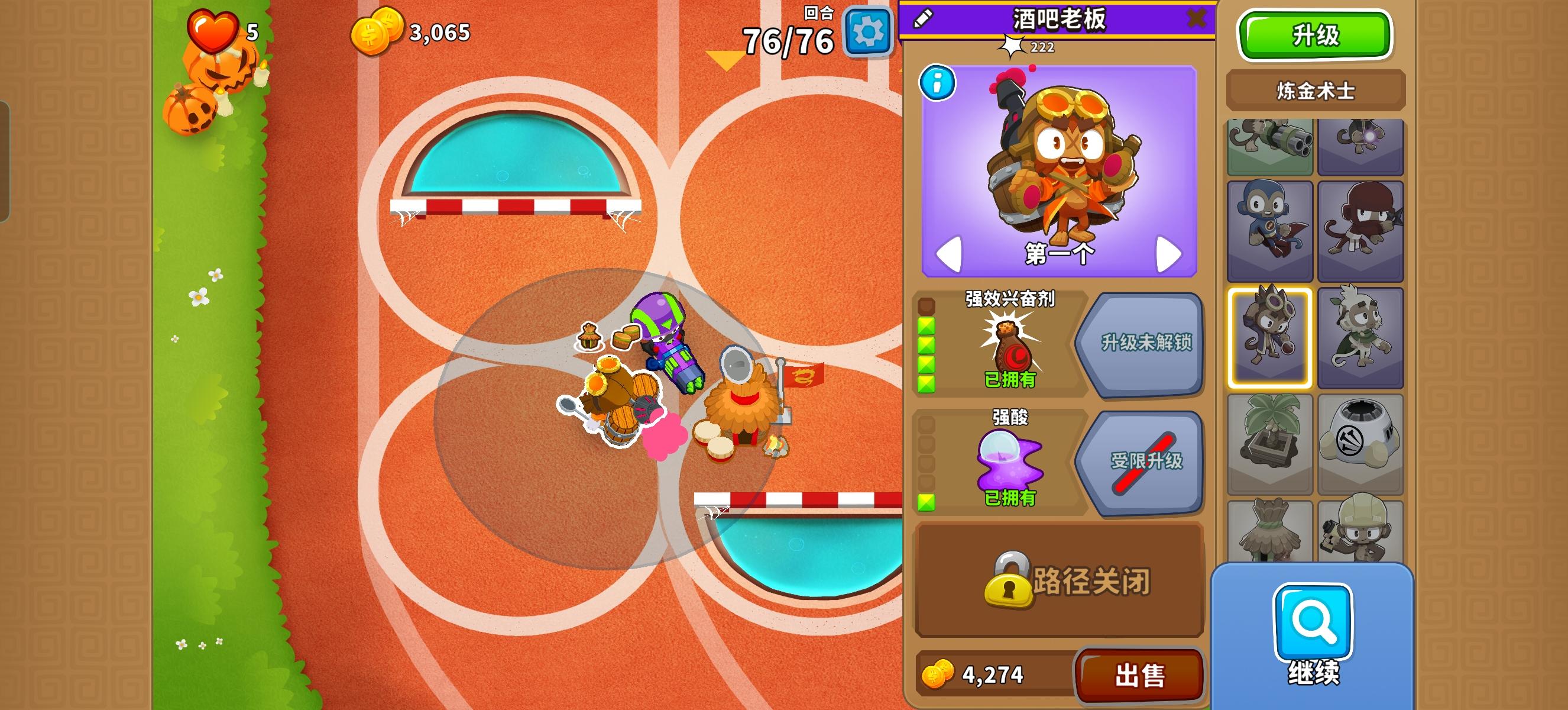This screenshot has width=1568, height=710.
Task: Select the Dartling Gunner tower icon
Action: (x=1270, y=146)
